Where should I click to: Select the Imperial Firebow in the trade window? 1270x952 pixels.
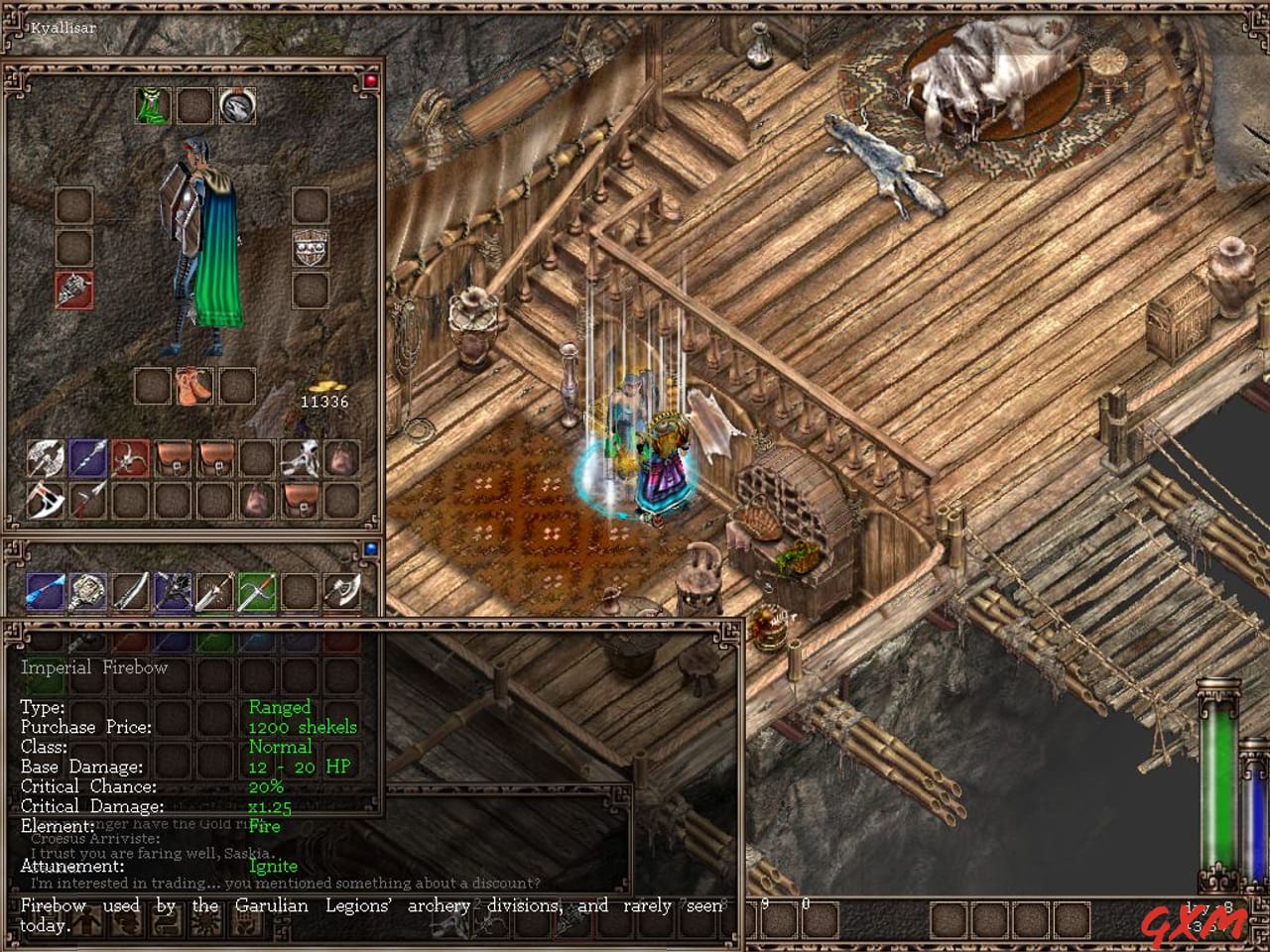pyautogui.click(x=260, y=593)
